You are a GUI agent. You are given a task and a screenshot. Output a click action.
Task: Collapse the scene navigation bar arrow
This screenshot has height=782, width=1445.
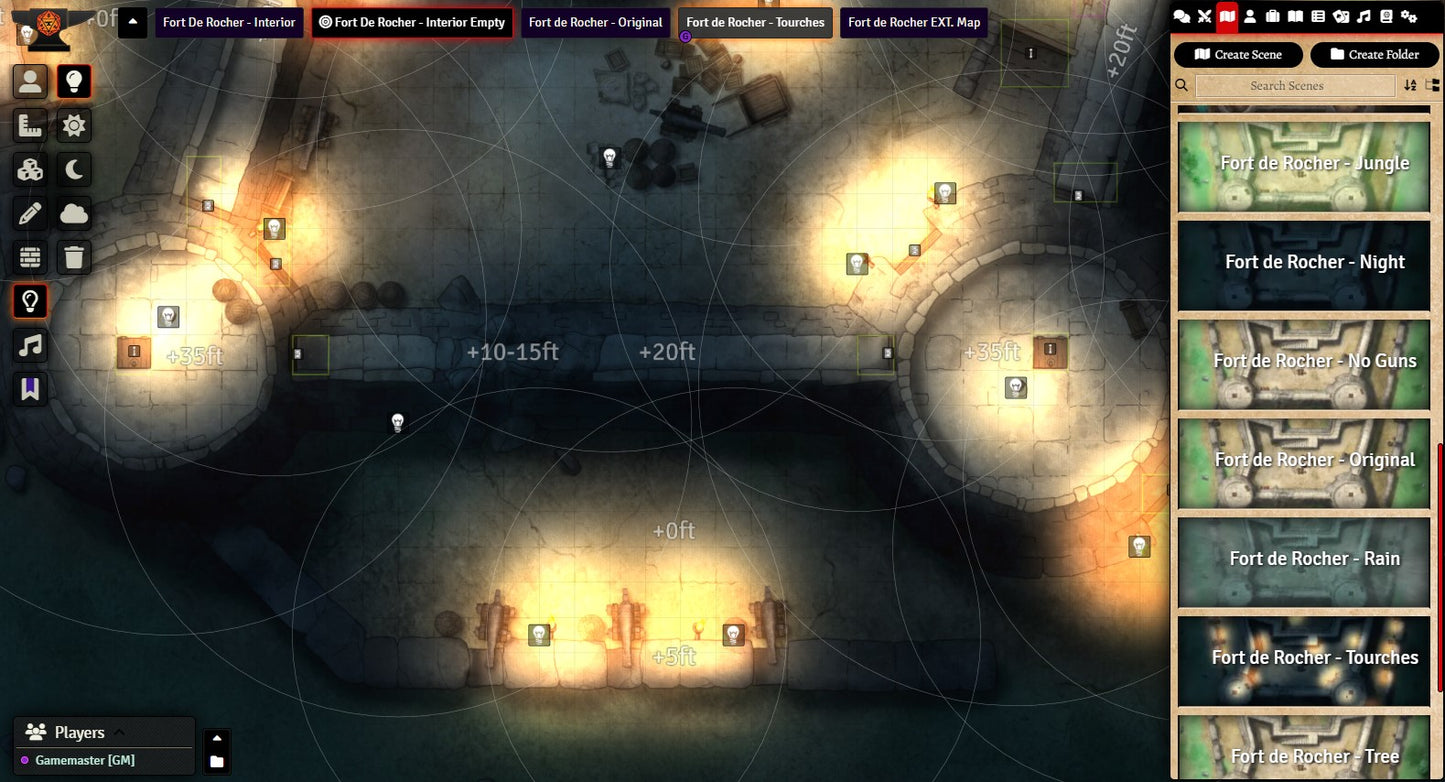(x=133, y=22)
